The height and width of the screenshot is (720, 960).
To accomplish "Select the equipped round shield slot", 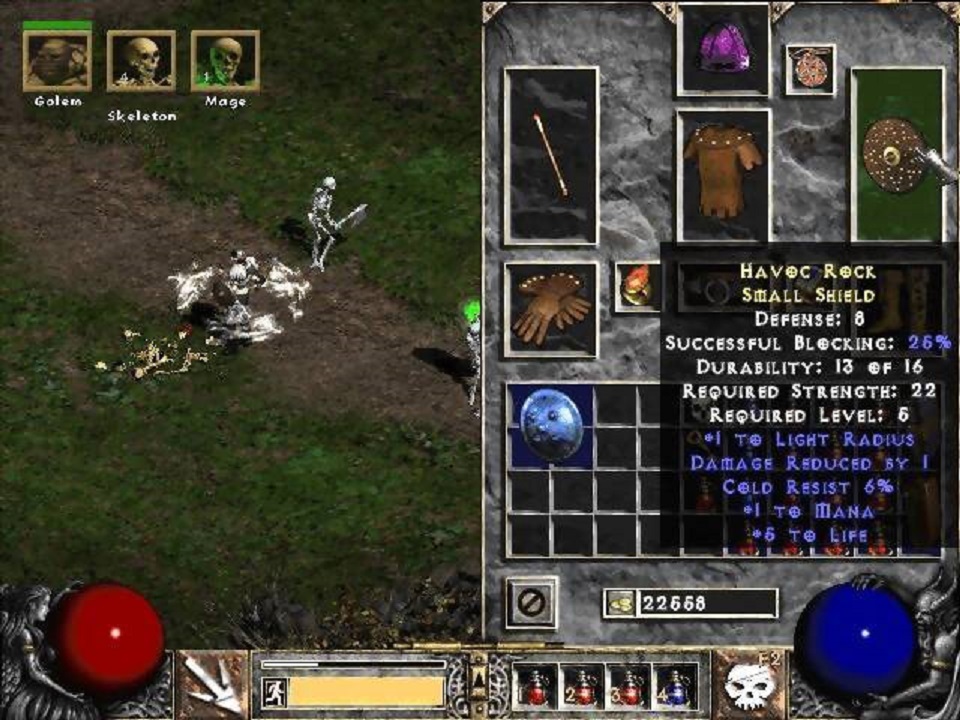I will pyautogui.click(x=896, y=155).
